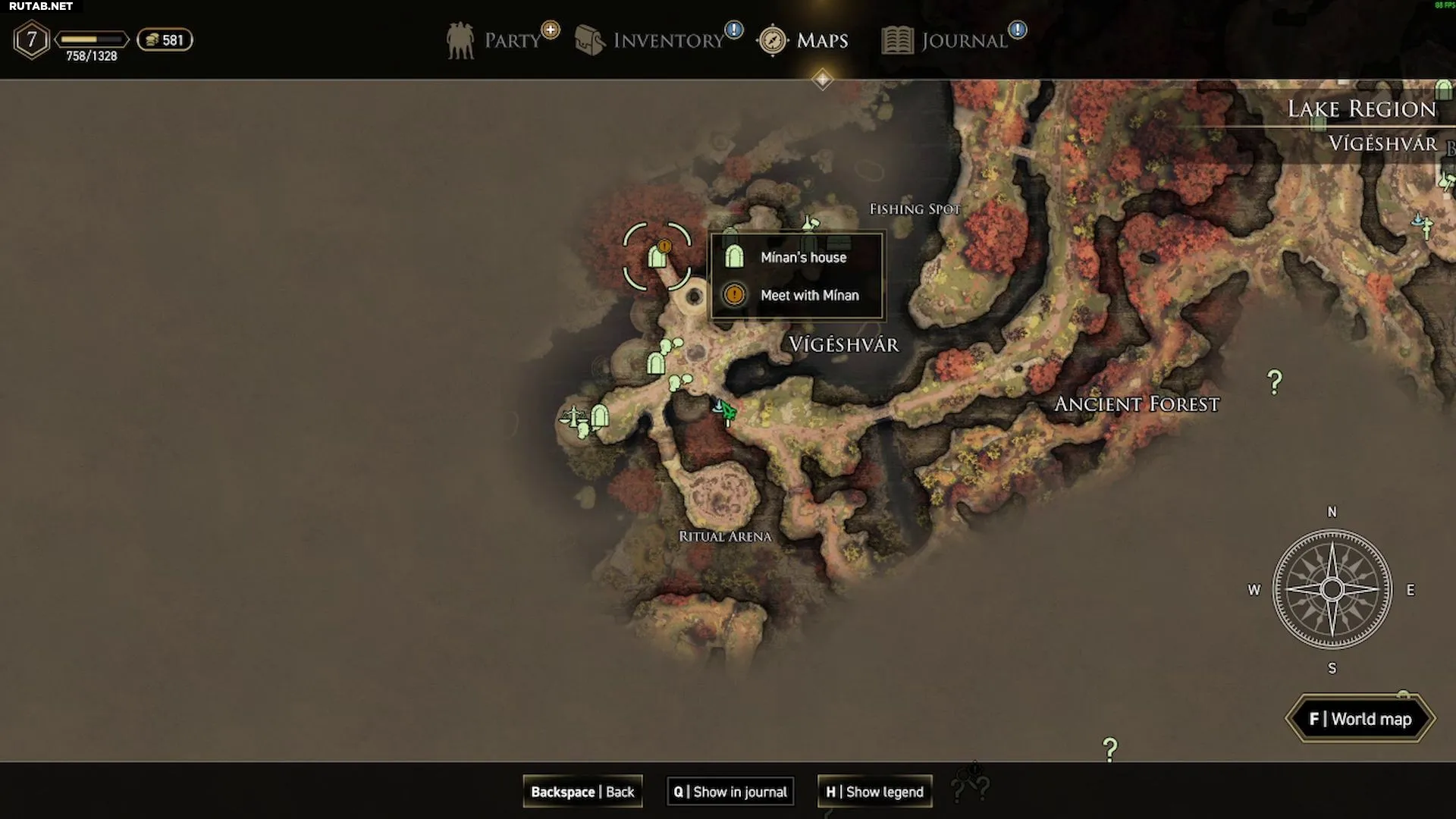Click the compass rose
Screen dimensions: 1456x819
pos(1332,589)
